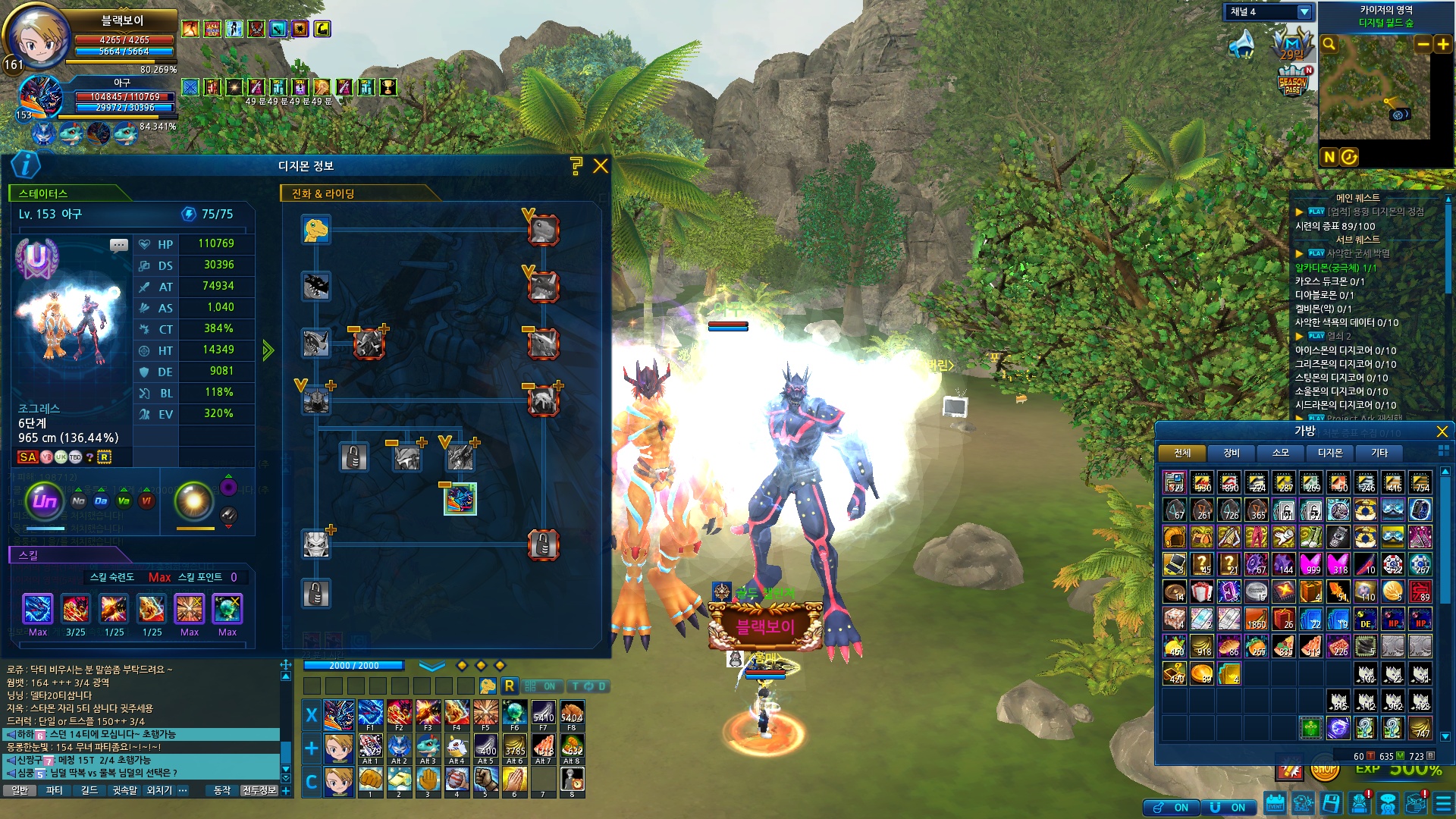This screenshot has width=1456, height=819.
Task: Switch to the 장비 bag tab
Action: click(x=1232, y=453)
